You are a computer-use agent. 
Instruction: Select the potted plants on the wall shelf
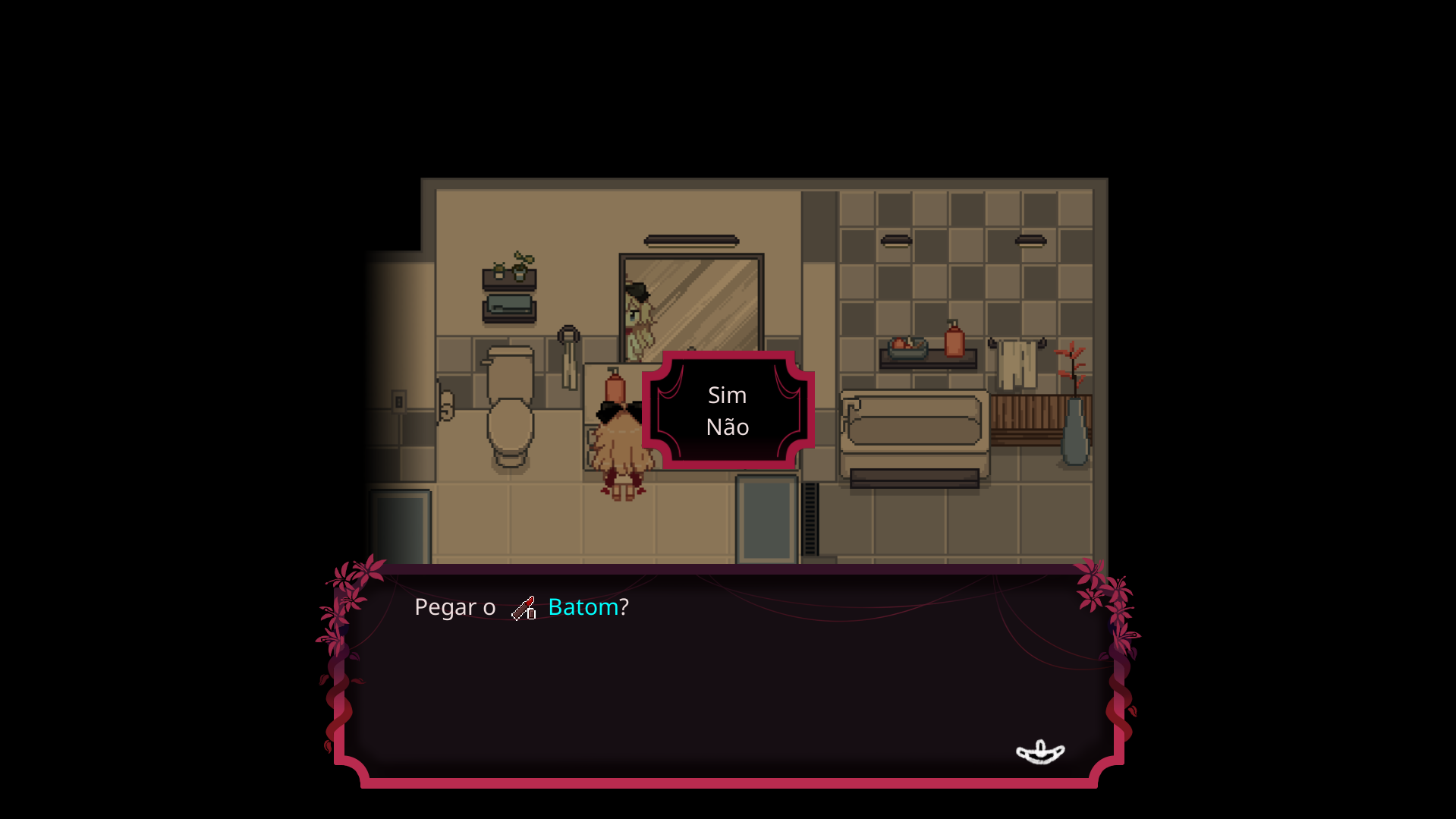click(x=508, y=266)
